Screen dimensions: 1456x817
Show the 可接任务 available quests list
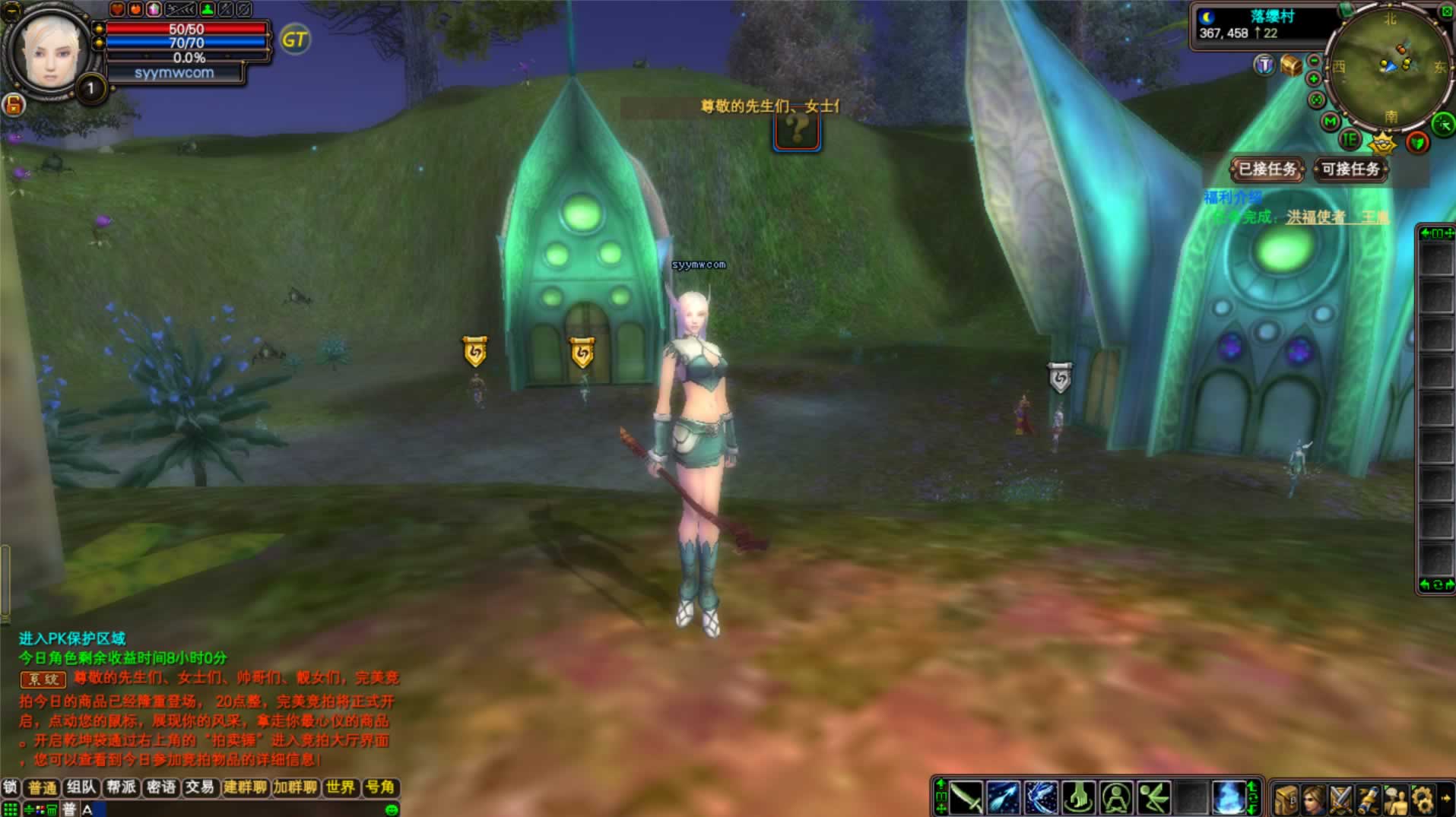(x=1350, y=169)
